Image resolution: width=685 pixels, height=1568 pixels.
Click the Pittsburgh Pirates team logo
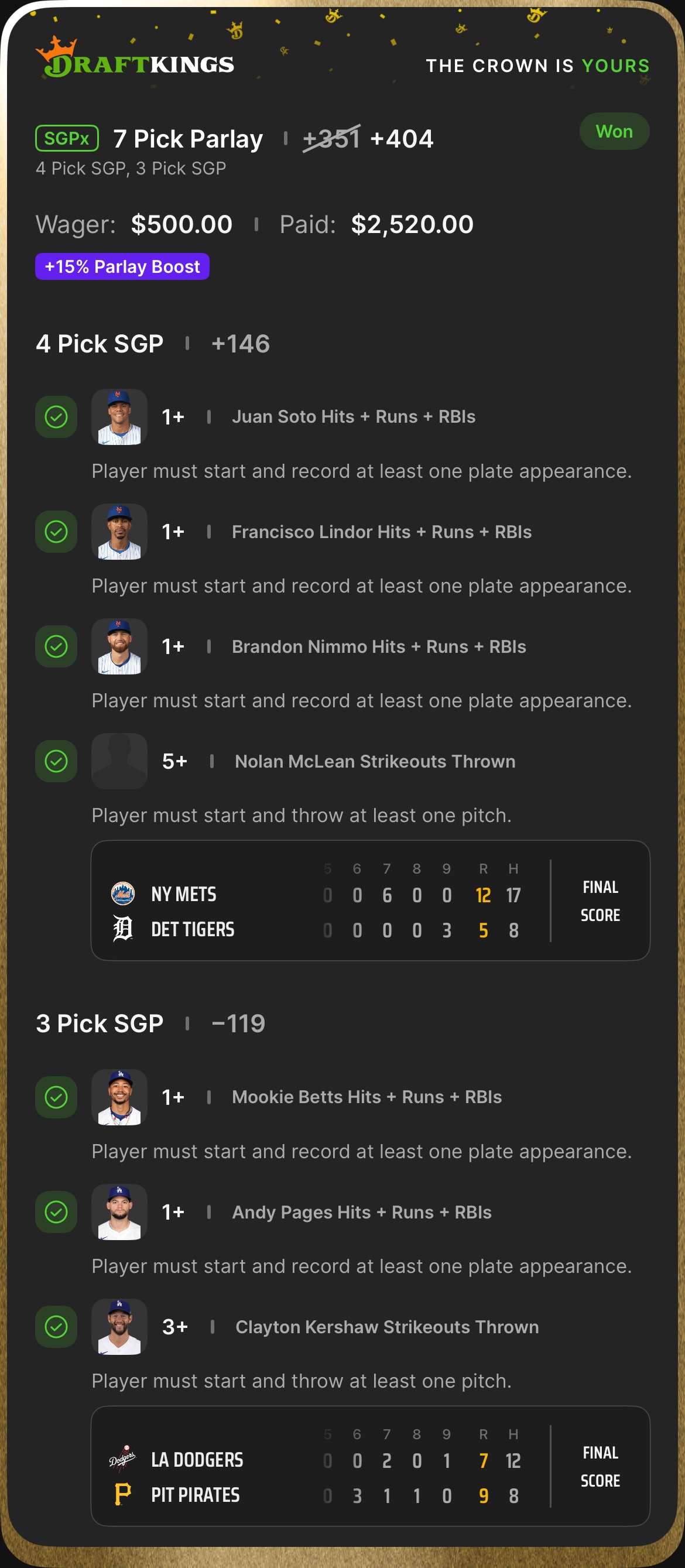click(122, 1495)
